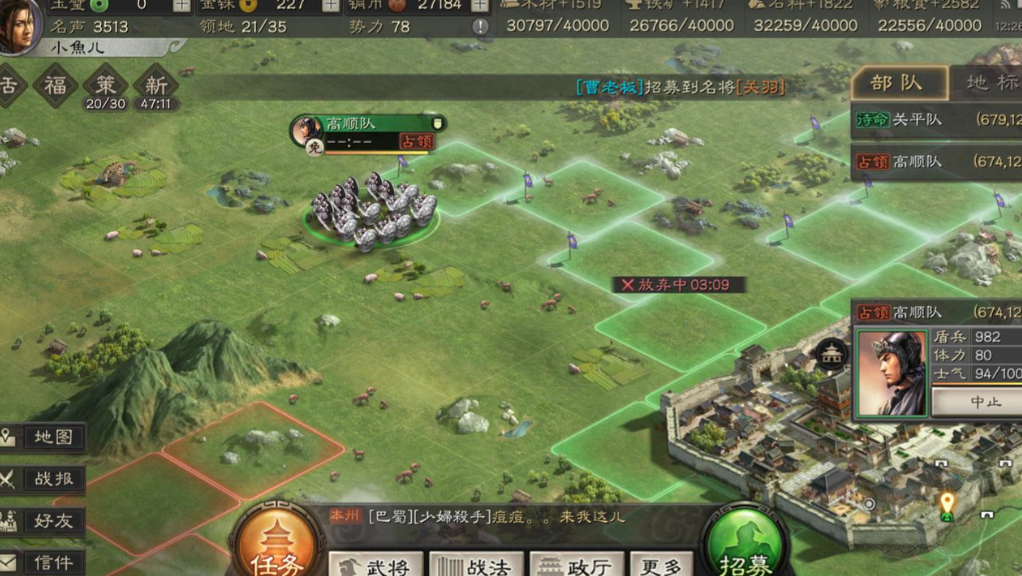Click the 更多 more button
Viewport: 1022px width, 576px height.
tap(660, 565)
